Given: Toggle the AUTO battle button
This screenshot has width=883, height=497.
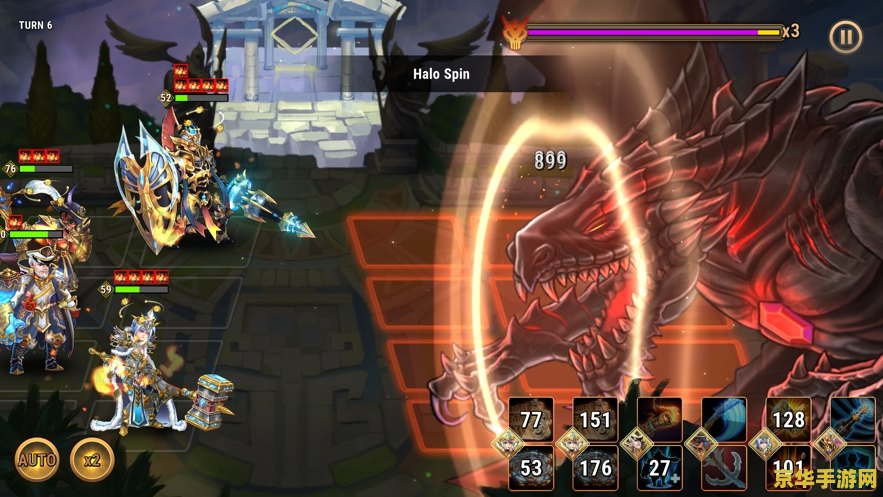Looking at the screenshot, I should pyautogui.click(x=35, y=460).
